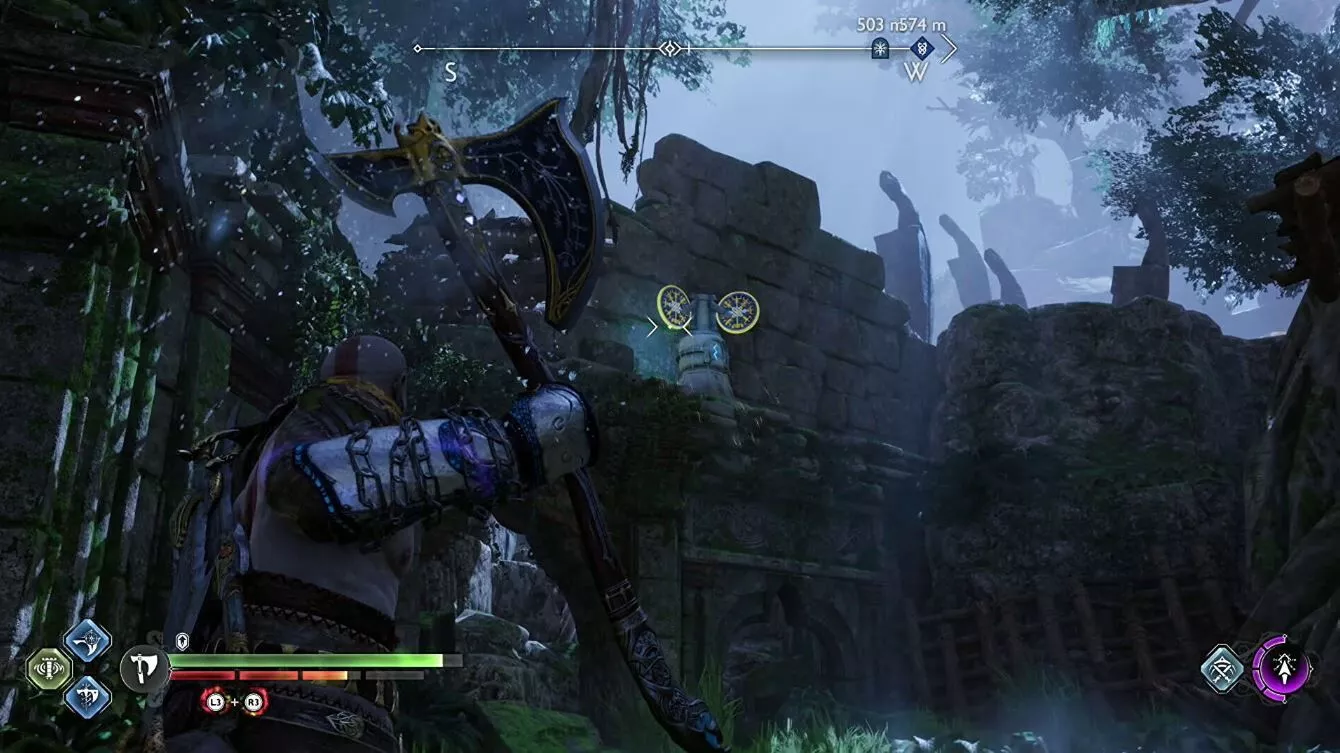Select the crossed swords companion icon
Viewport: 1340px width, 753px height.
[x=1222, y=669]
